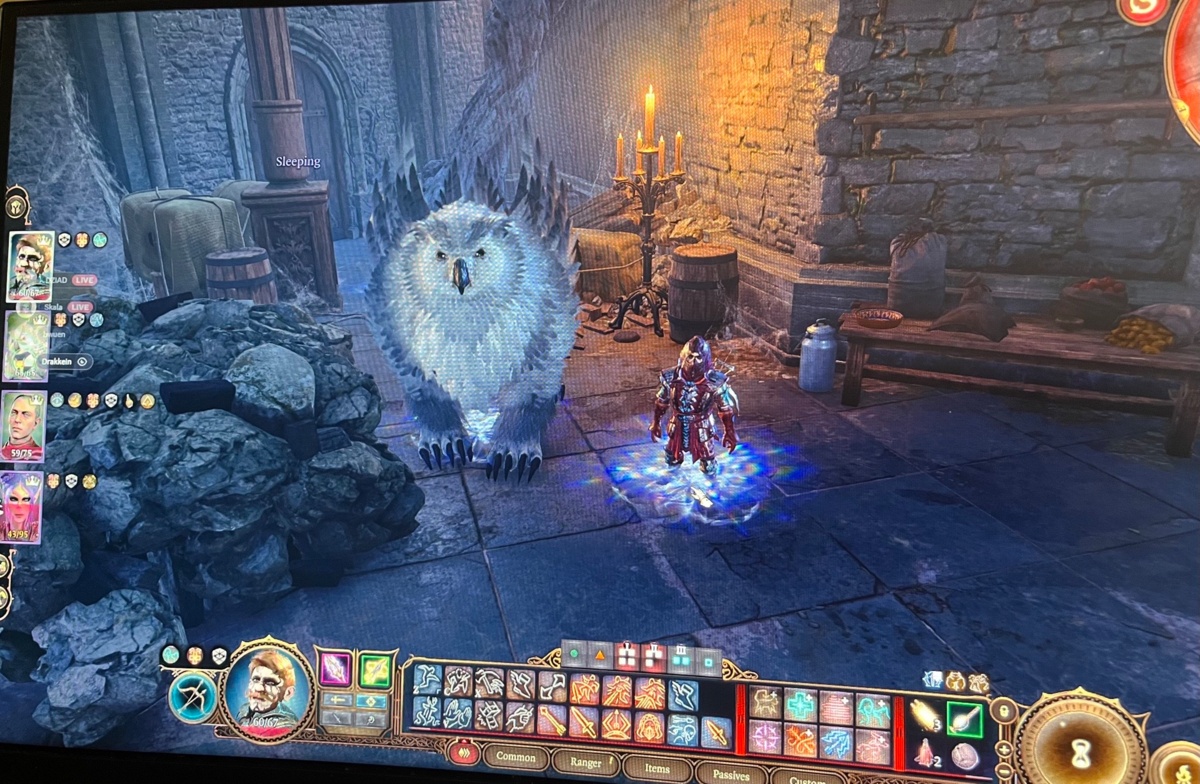
Task: Open the Ranger hotbar tab
Action: coord(586,762)
